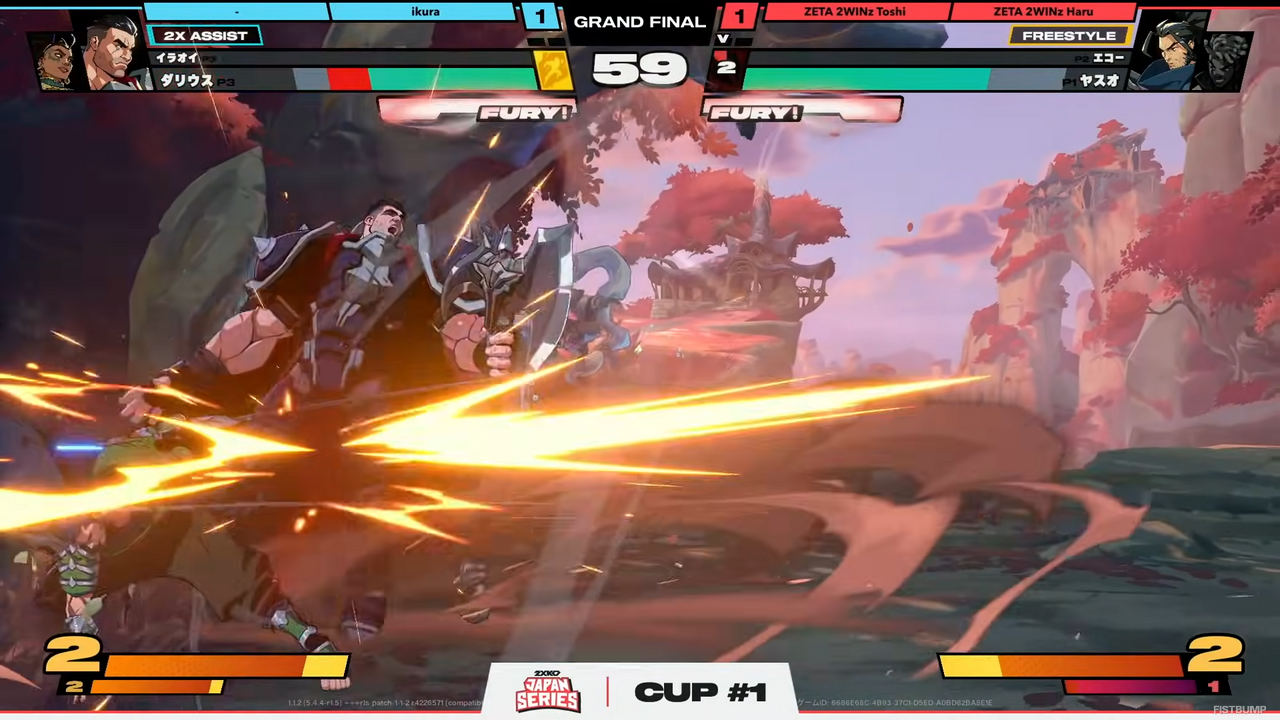This screenshot has width=1280, height=720.
Task: Open the GRAND FINAL header
Action: click(x=639, y=21)
